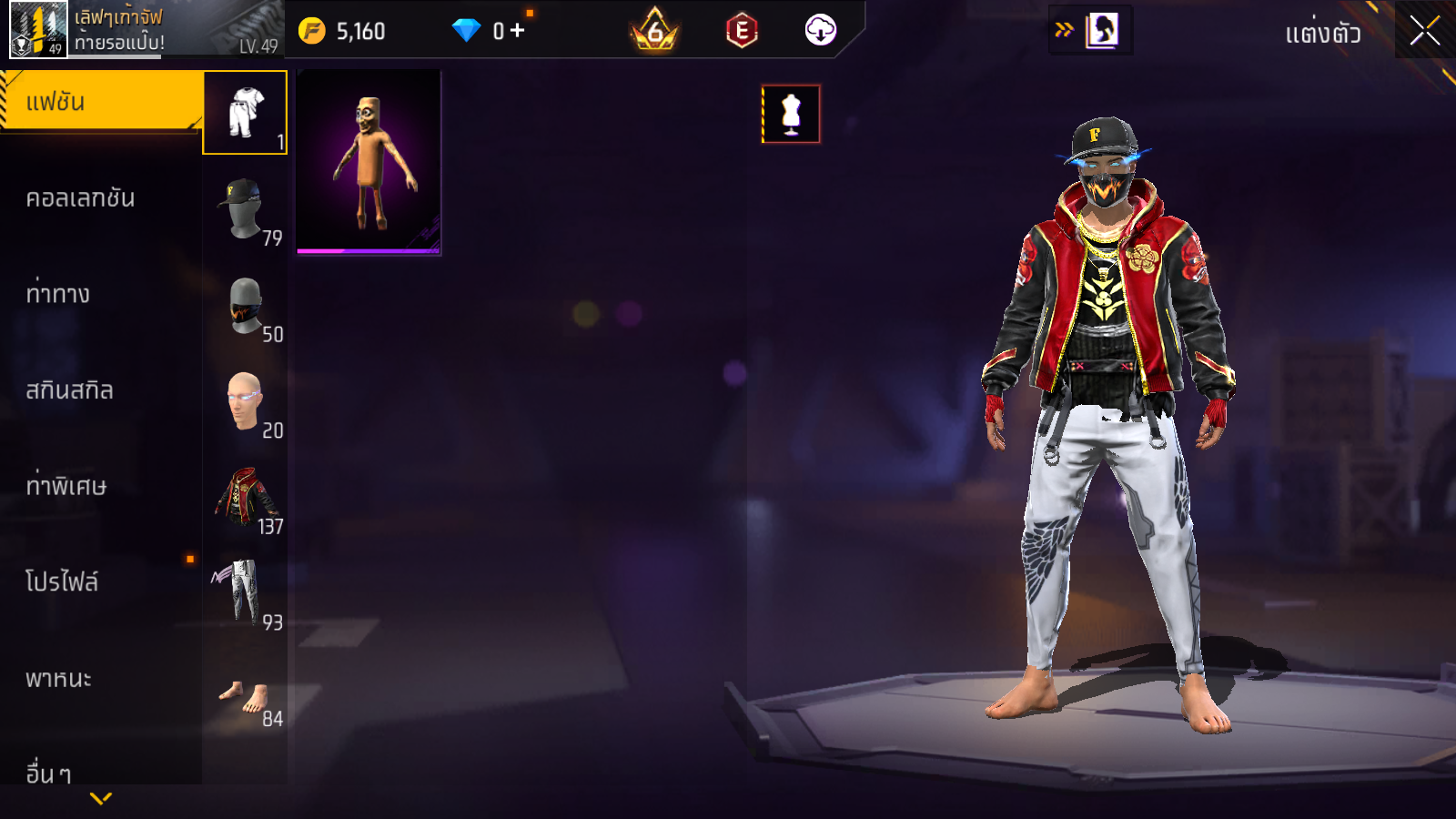
Task: Choose the face mask category
Action: coord(245,306)
